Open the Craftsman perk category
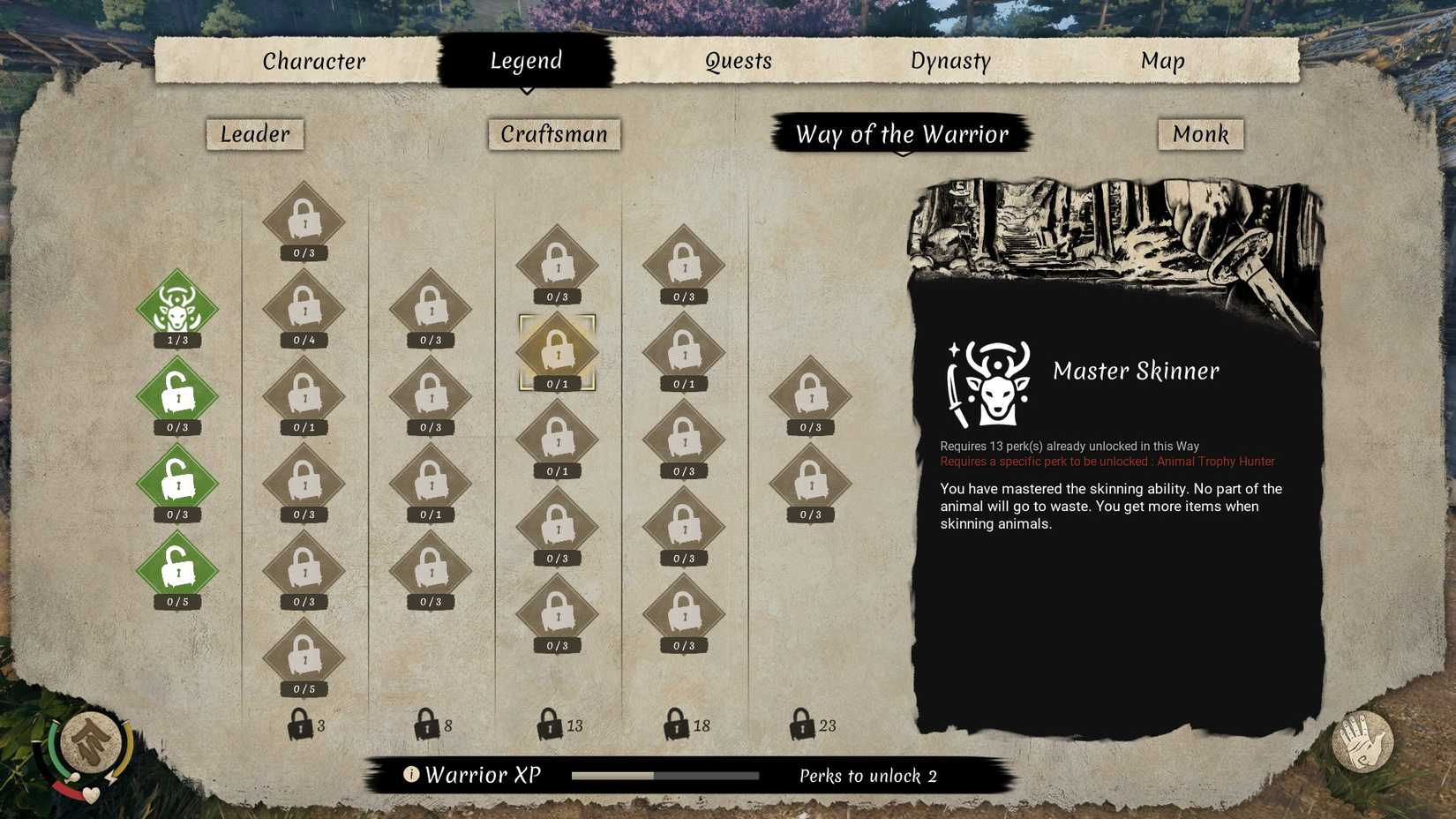The height and width of the screenshot is (819, 1456). tap(554, 134)
